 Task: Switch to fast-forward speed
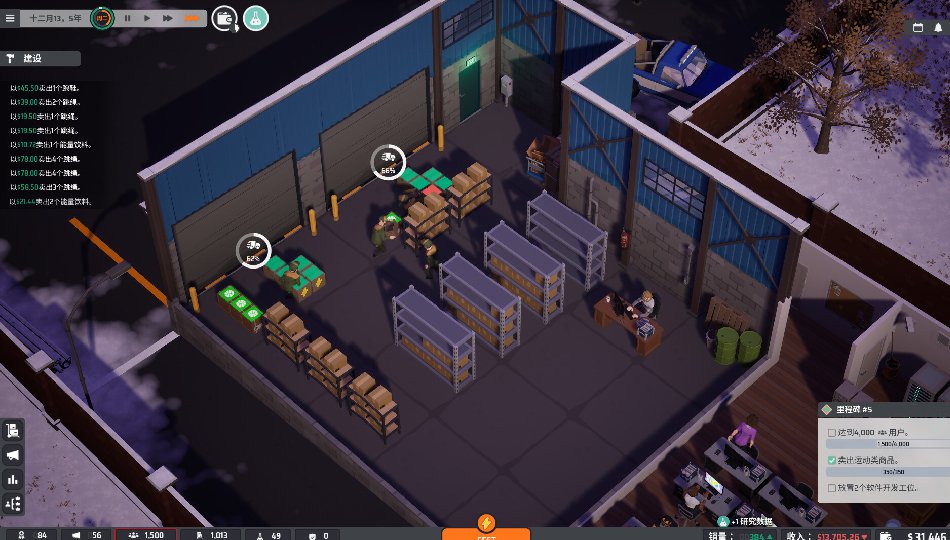(x=168, y=18)
